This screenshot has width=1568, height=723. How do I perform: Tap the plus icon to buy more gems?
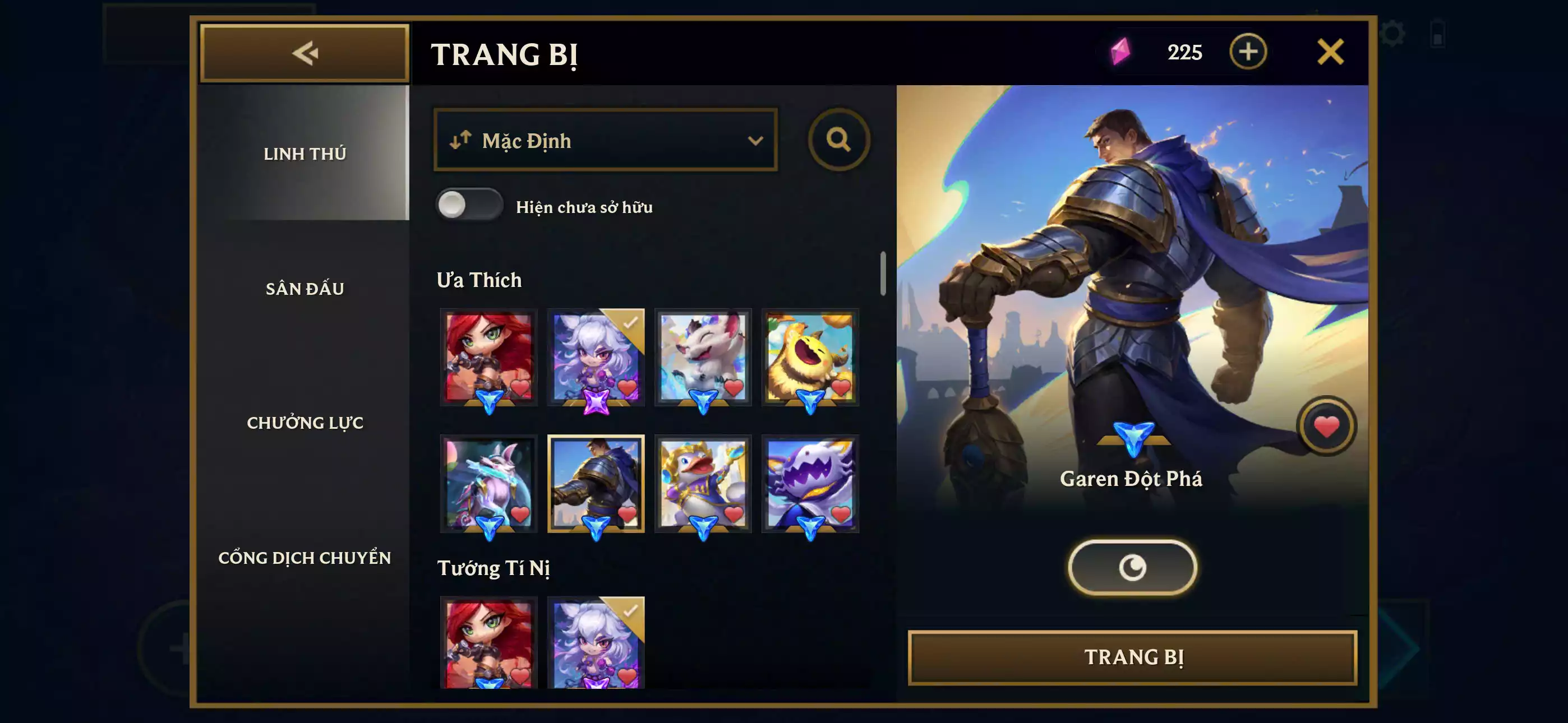pos(1249,52)
